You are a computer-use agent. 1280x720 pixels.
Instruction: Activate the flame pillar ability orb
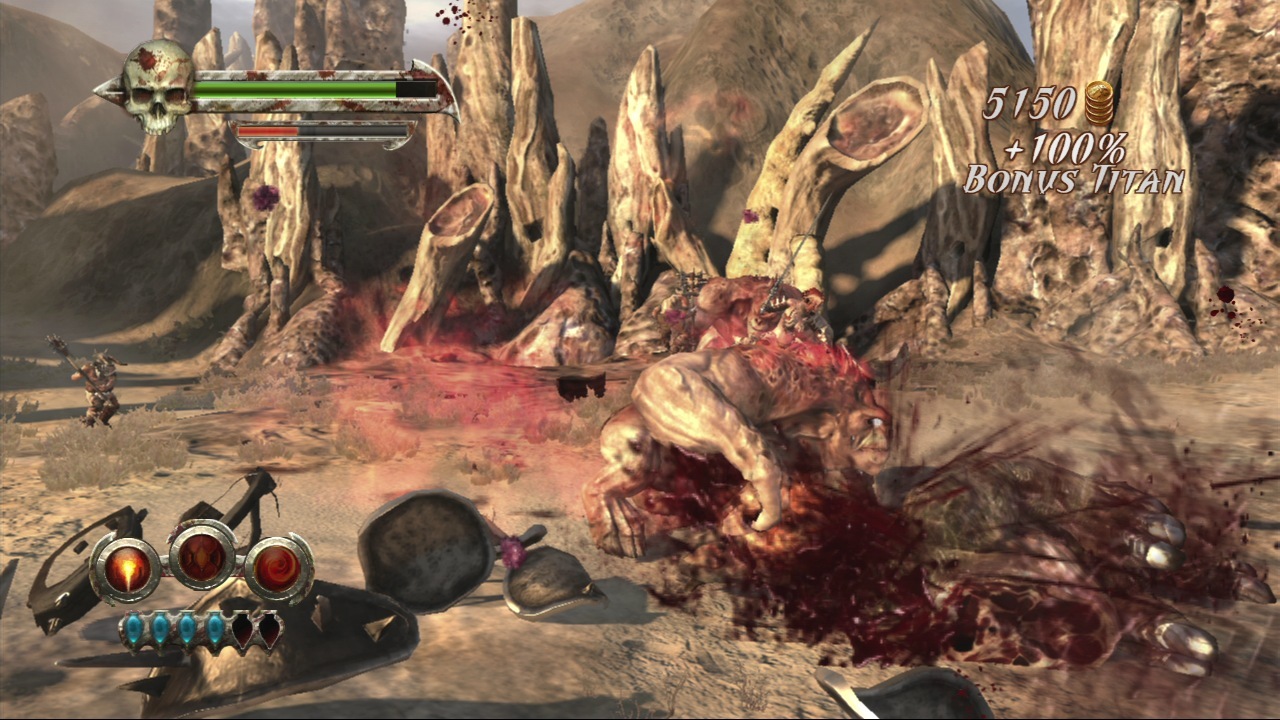(x=127, y=569)
